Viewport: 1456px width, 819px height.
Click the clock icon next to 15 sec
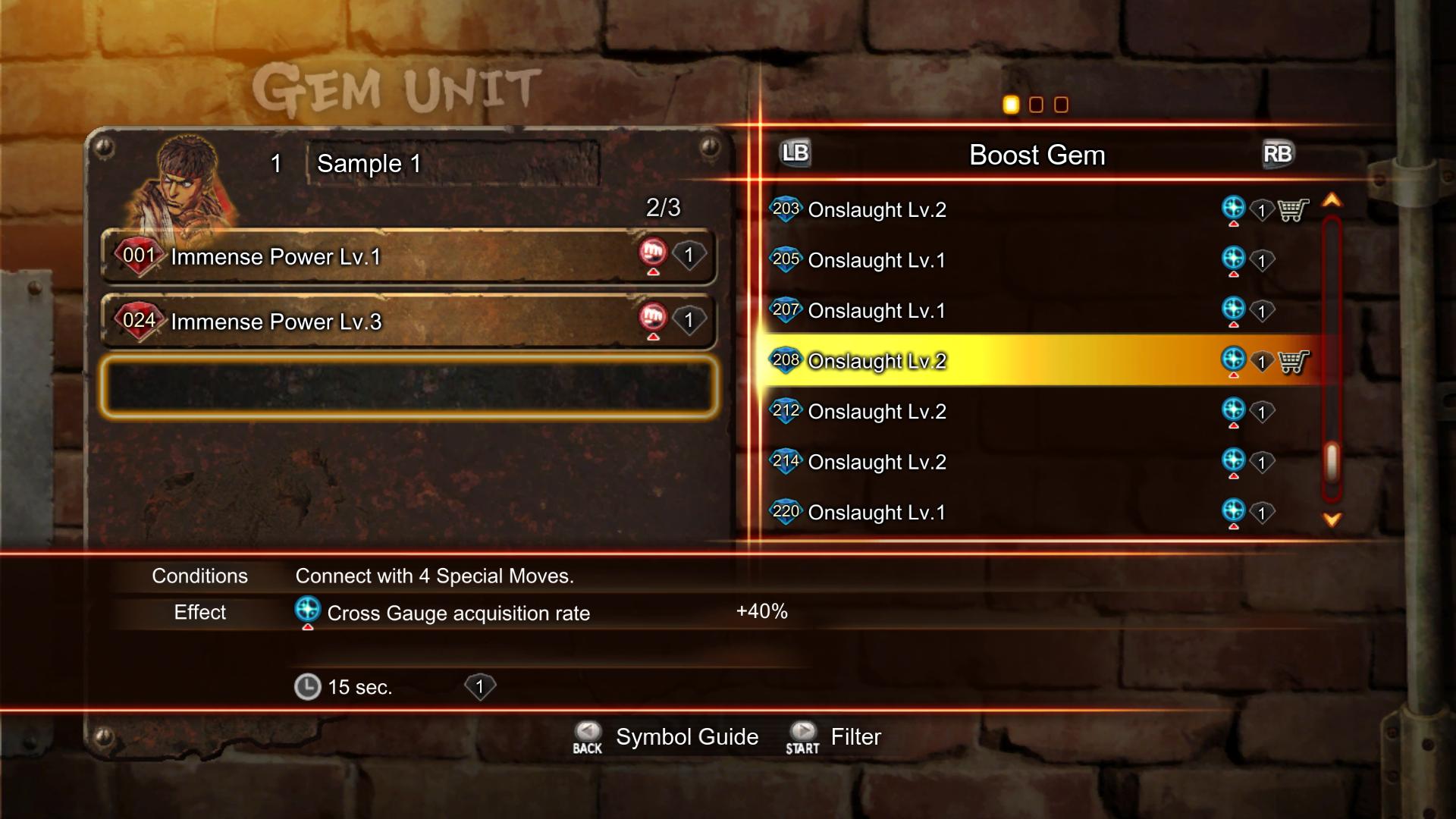tap(308, 686)
